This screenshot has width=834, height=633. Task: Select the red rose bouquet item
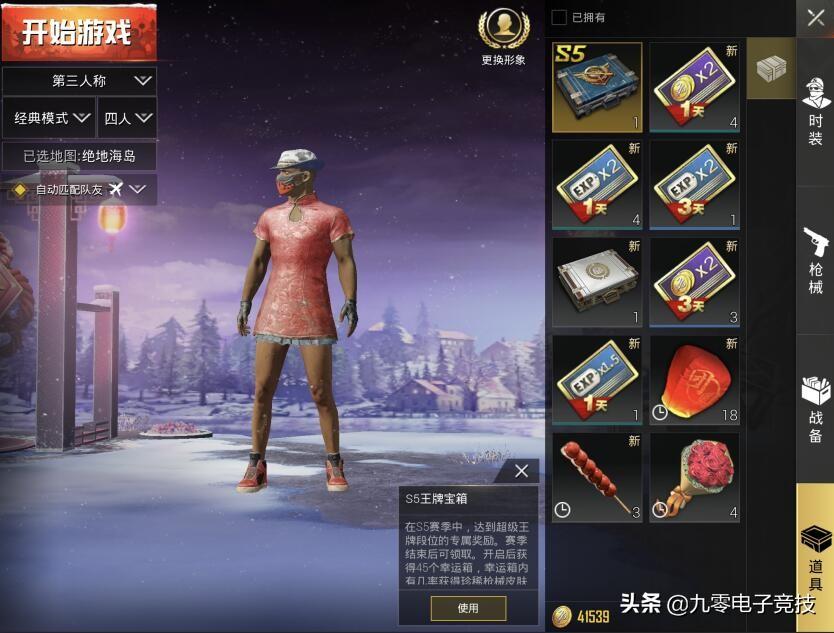pyautogui.click(x=695, y=477)
